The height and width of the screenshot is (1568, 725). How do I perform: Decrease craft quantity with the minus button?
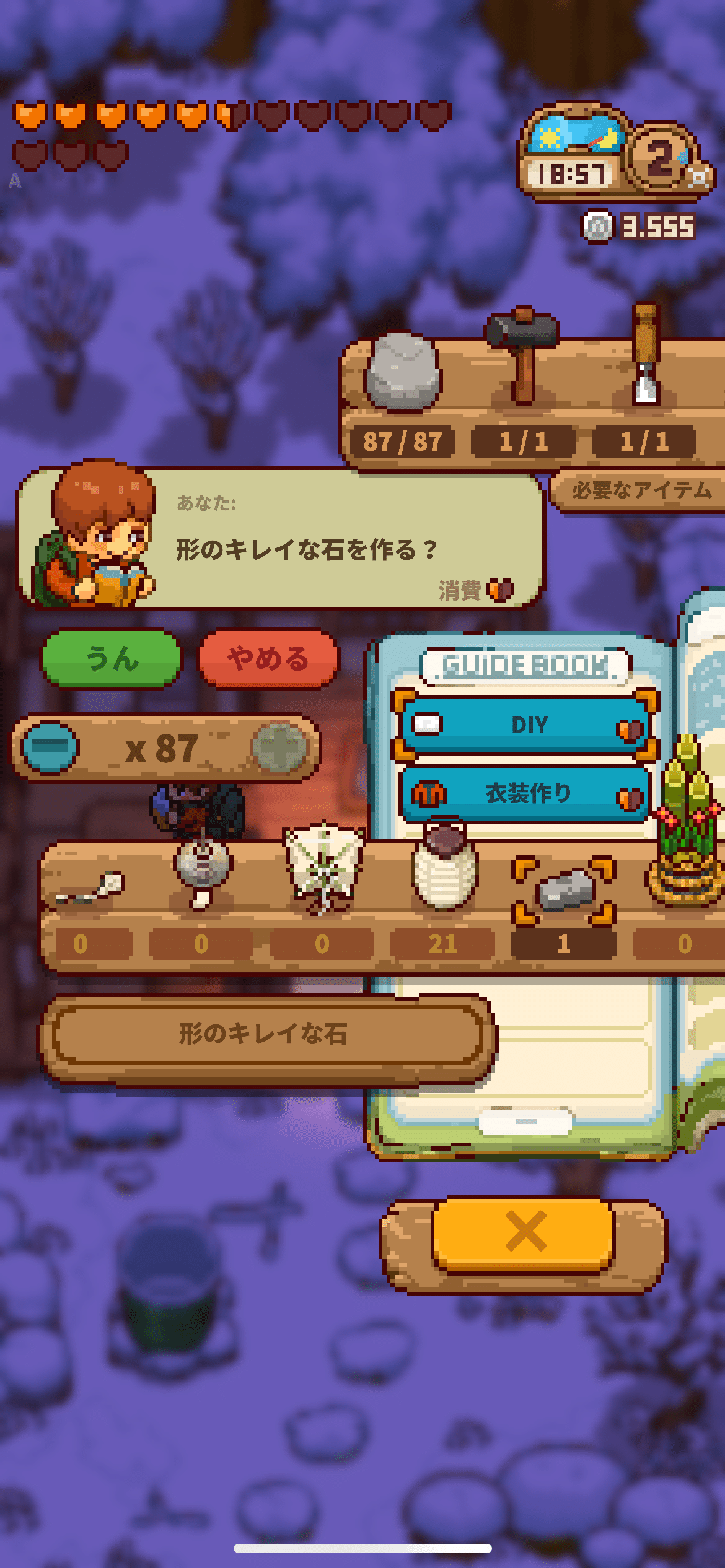(50, 747)
